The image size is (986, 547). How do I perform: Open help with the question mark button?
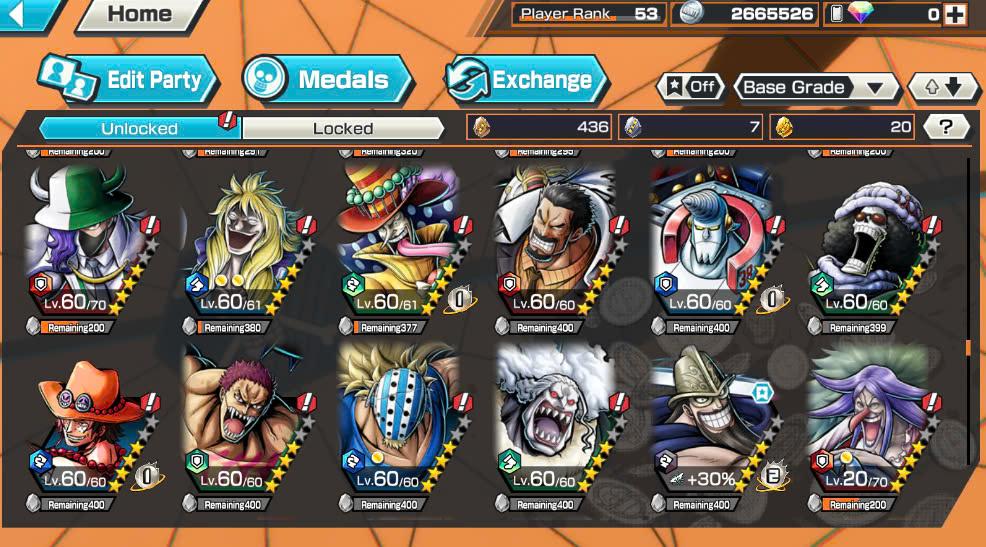coord(945,127)
